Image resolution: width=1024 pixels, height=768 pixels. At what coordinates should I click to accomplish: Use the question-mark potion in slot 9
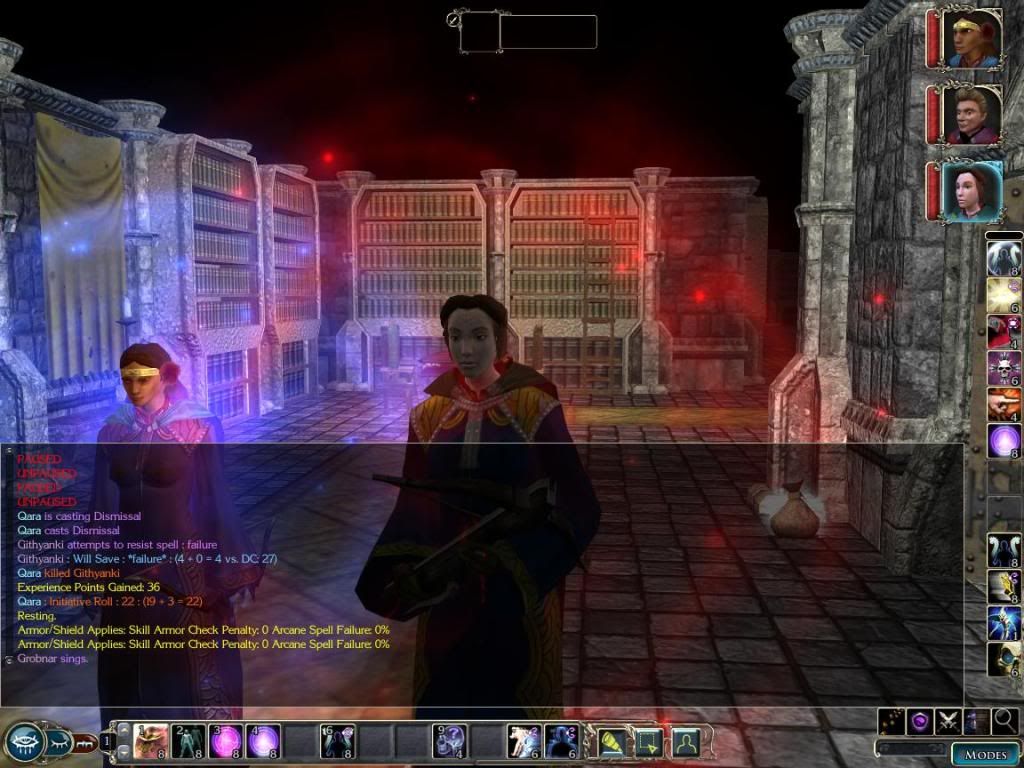[450, 742]
